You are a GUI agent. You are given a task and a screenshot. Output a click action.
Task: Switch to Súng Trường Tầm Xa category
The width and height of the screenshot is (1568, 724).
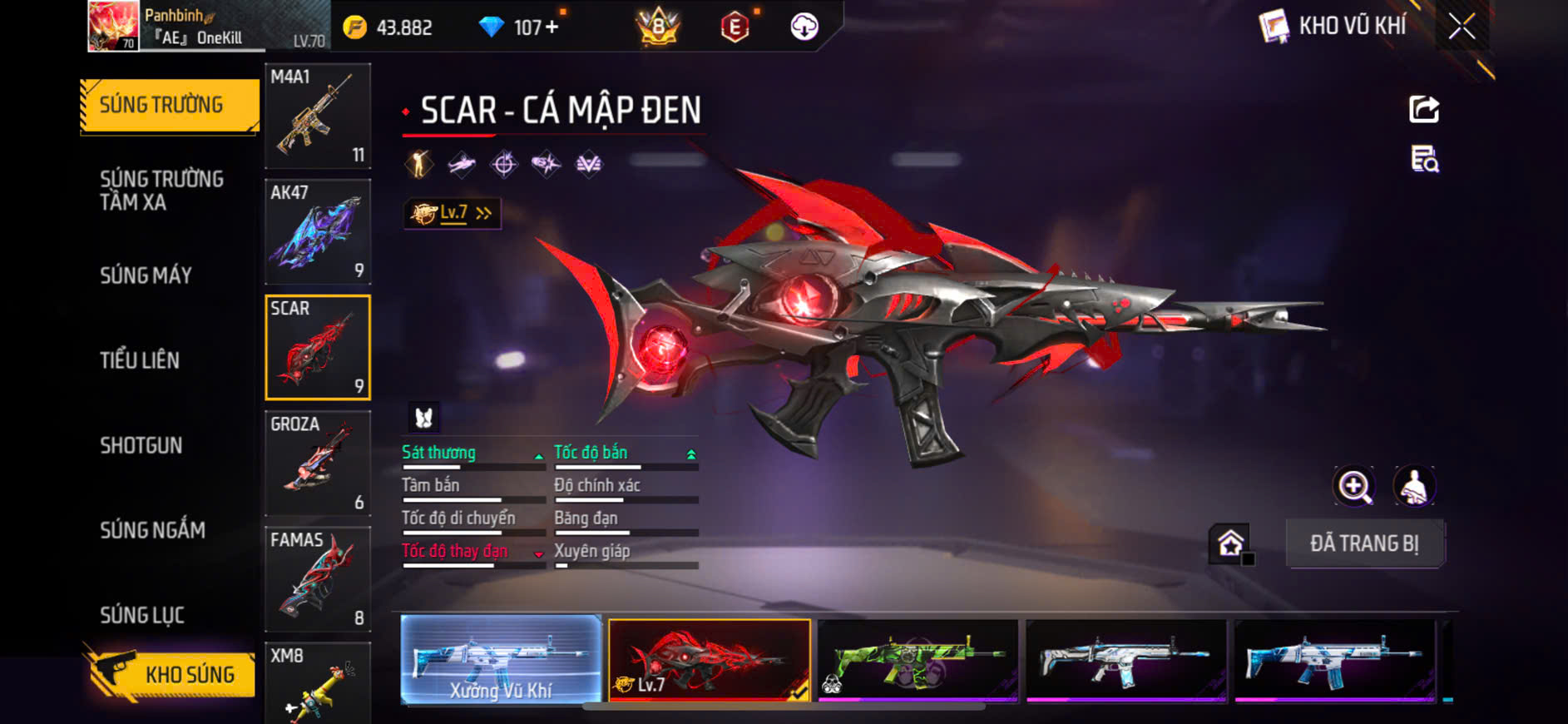point(161,191)
